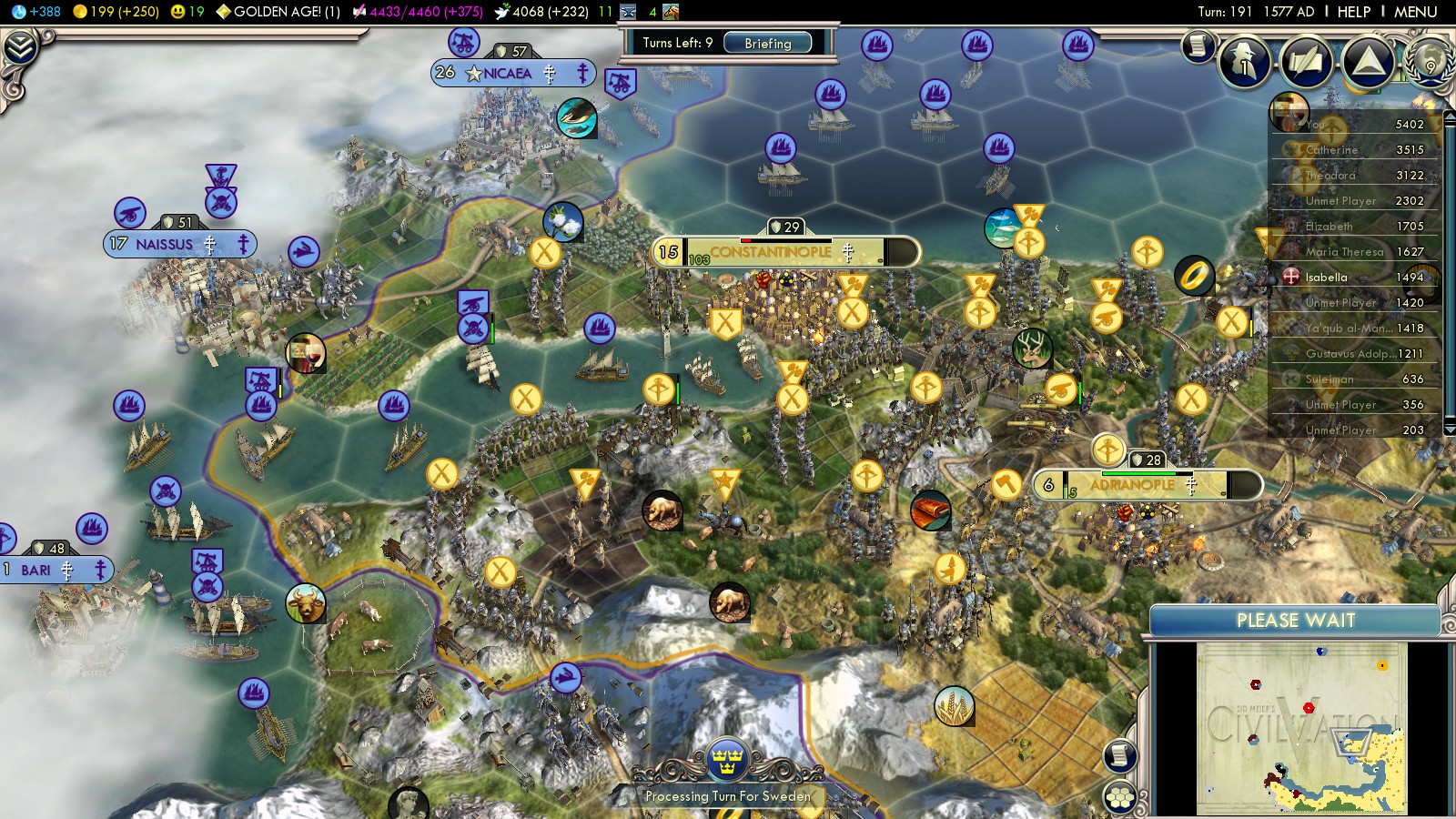Click the minimap
This screenshot has width=1456, height=819.
click(1301, 727)
